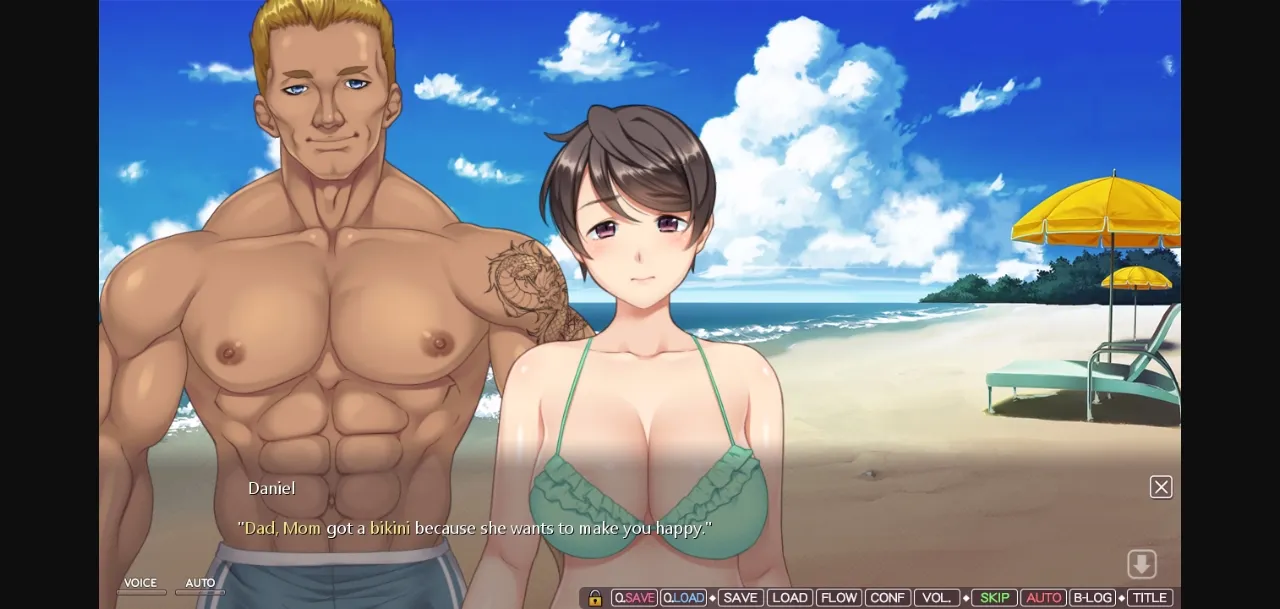Return to the TITLE screen
The height and width of the screenshot is (609, 1280).
[1149, 598]
